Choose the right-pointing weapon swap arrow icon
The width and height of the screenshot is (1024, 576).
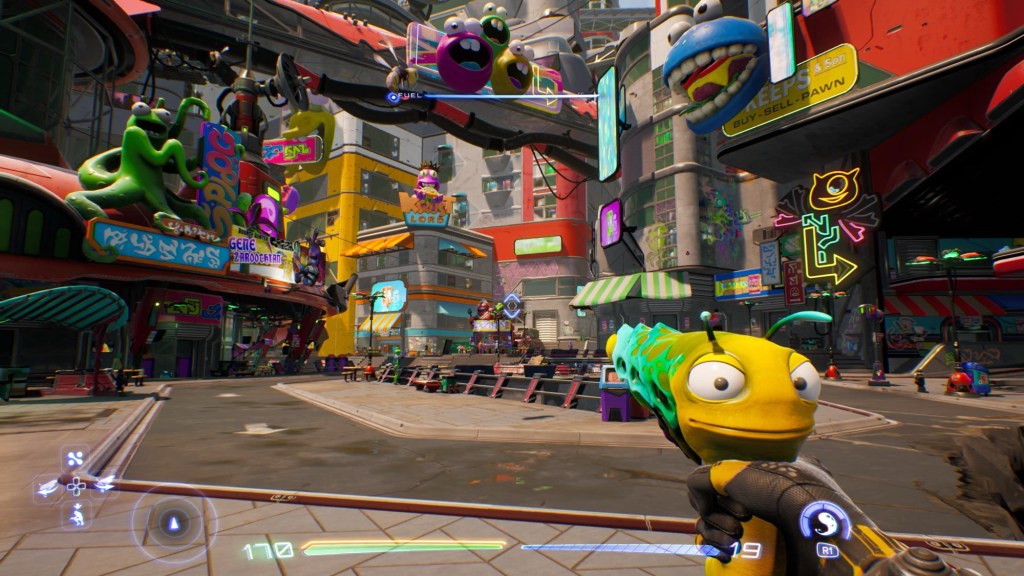click(104, 487)
